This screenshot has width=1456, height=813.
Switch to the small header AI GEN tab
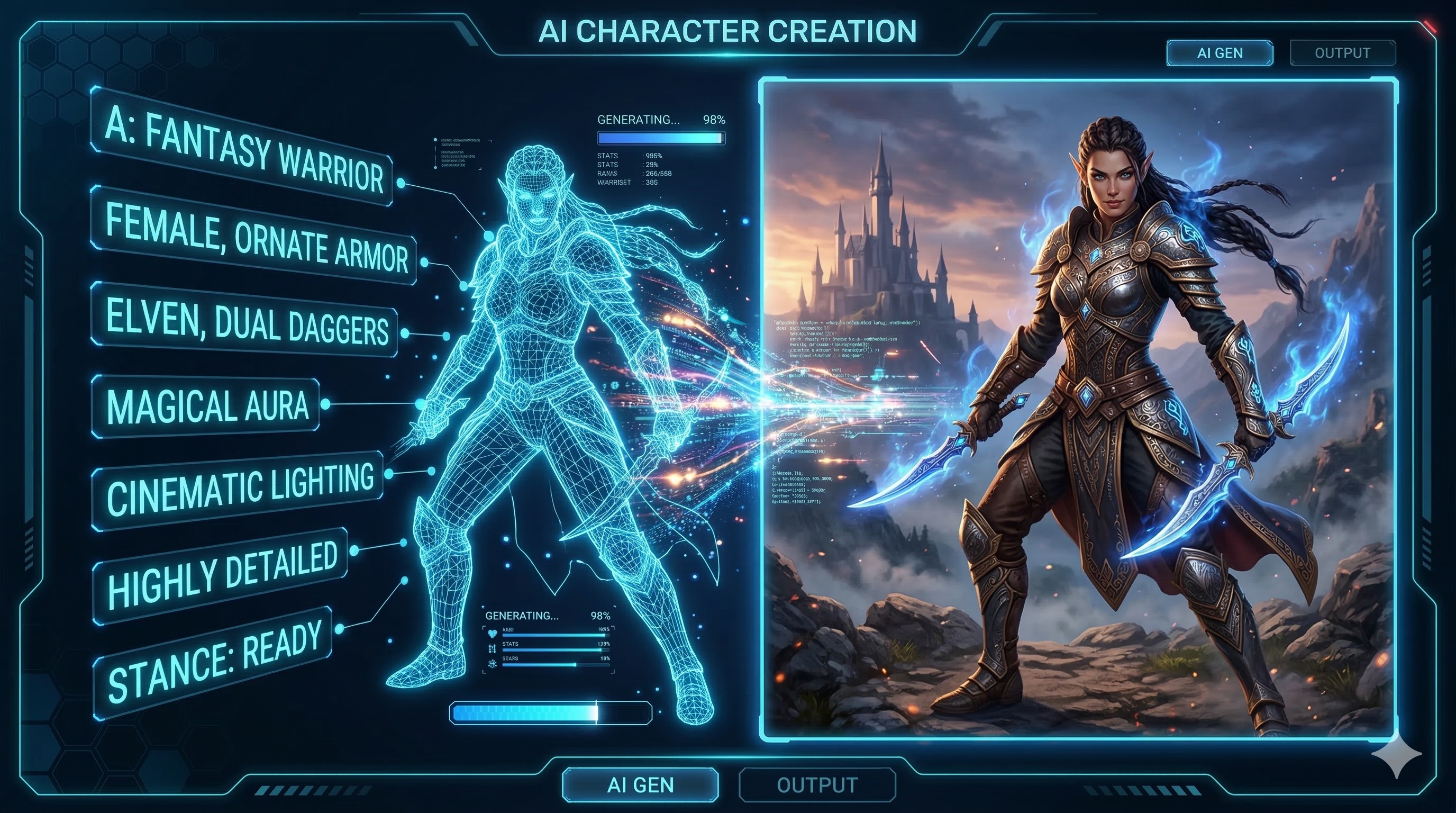1220,53
